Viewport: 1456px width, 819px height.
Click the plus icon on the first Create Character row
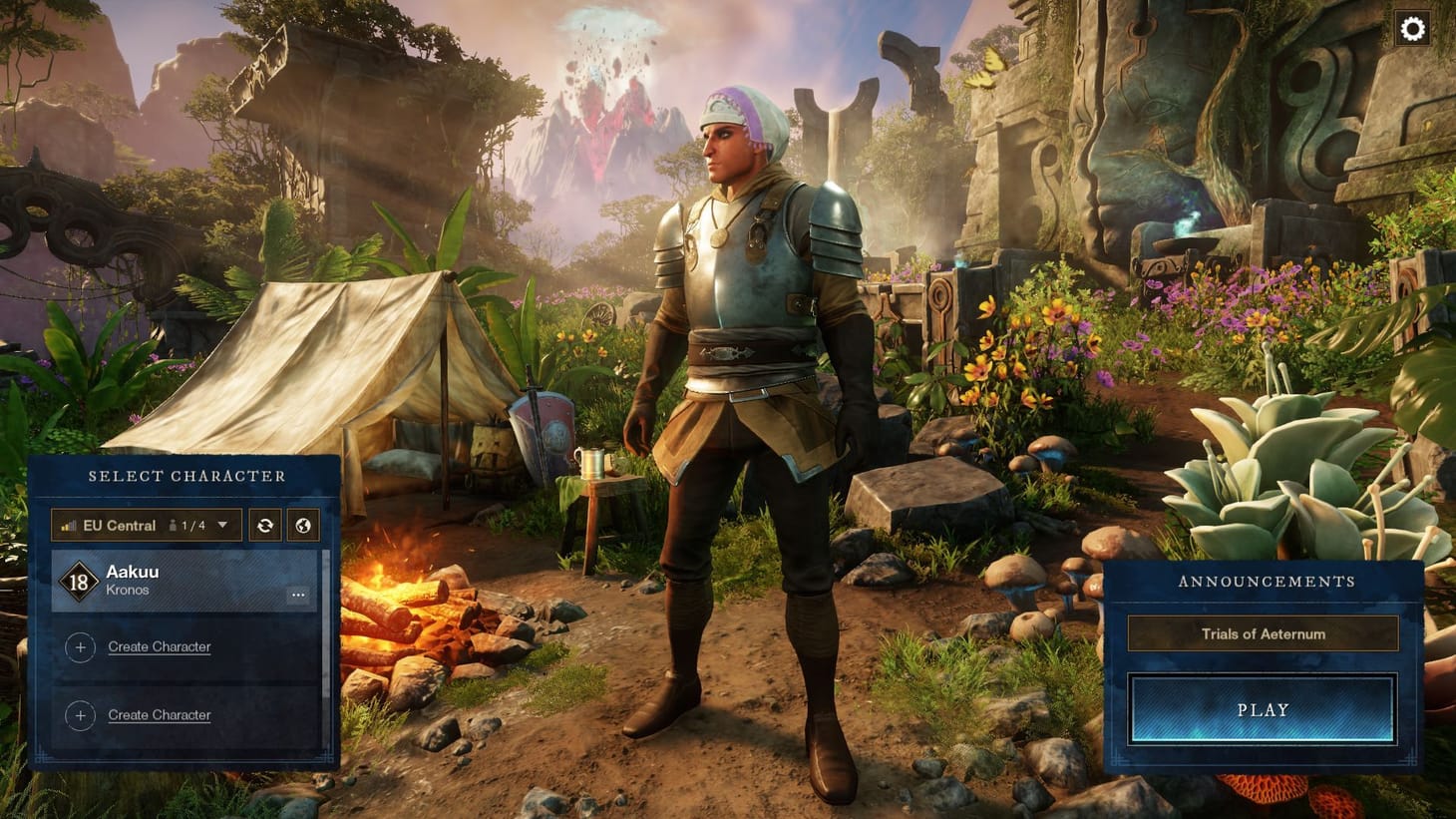81,646
